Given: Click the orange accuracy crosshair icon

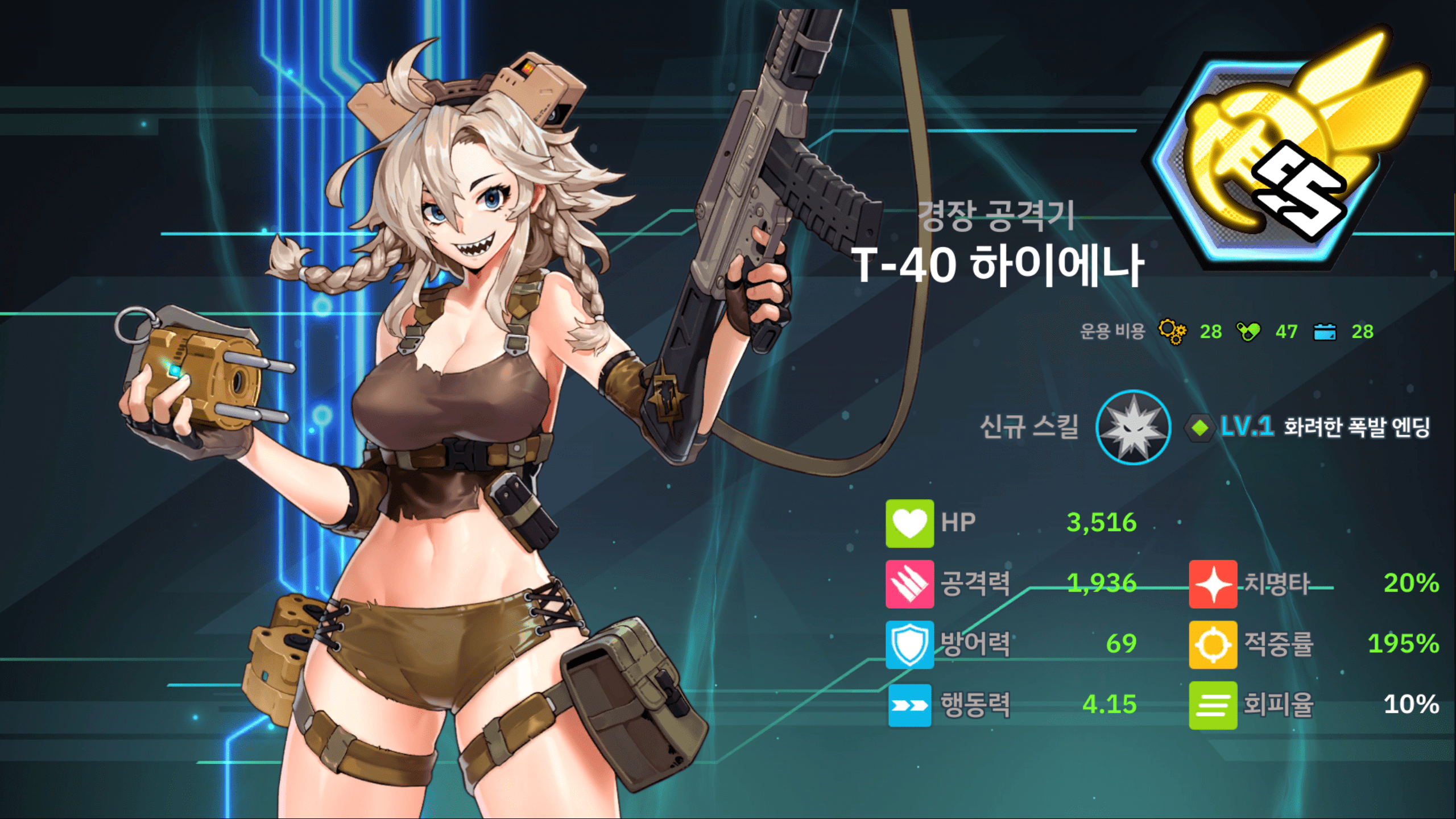Looking at the screenshot, I should coord(1213,644).
